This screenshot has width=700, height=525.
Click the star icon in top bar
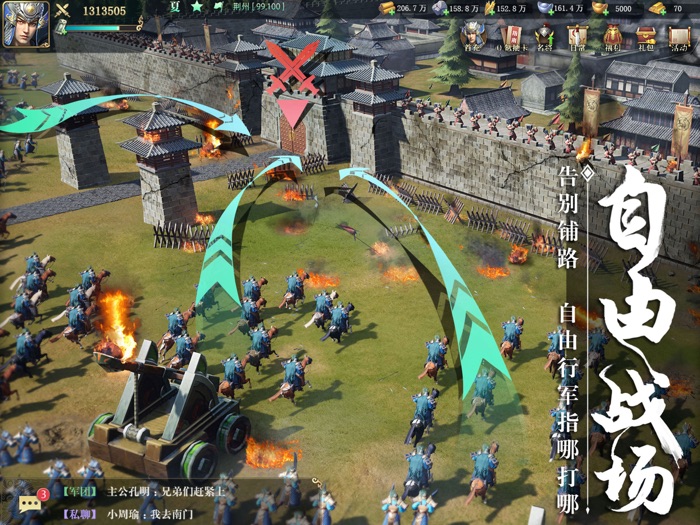click(x=198, y=9)
